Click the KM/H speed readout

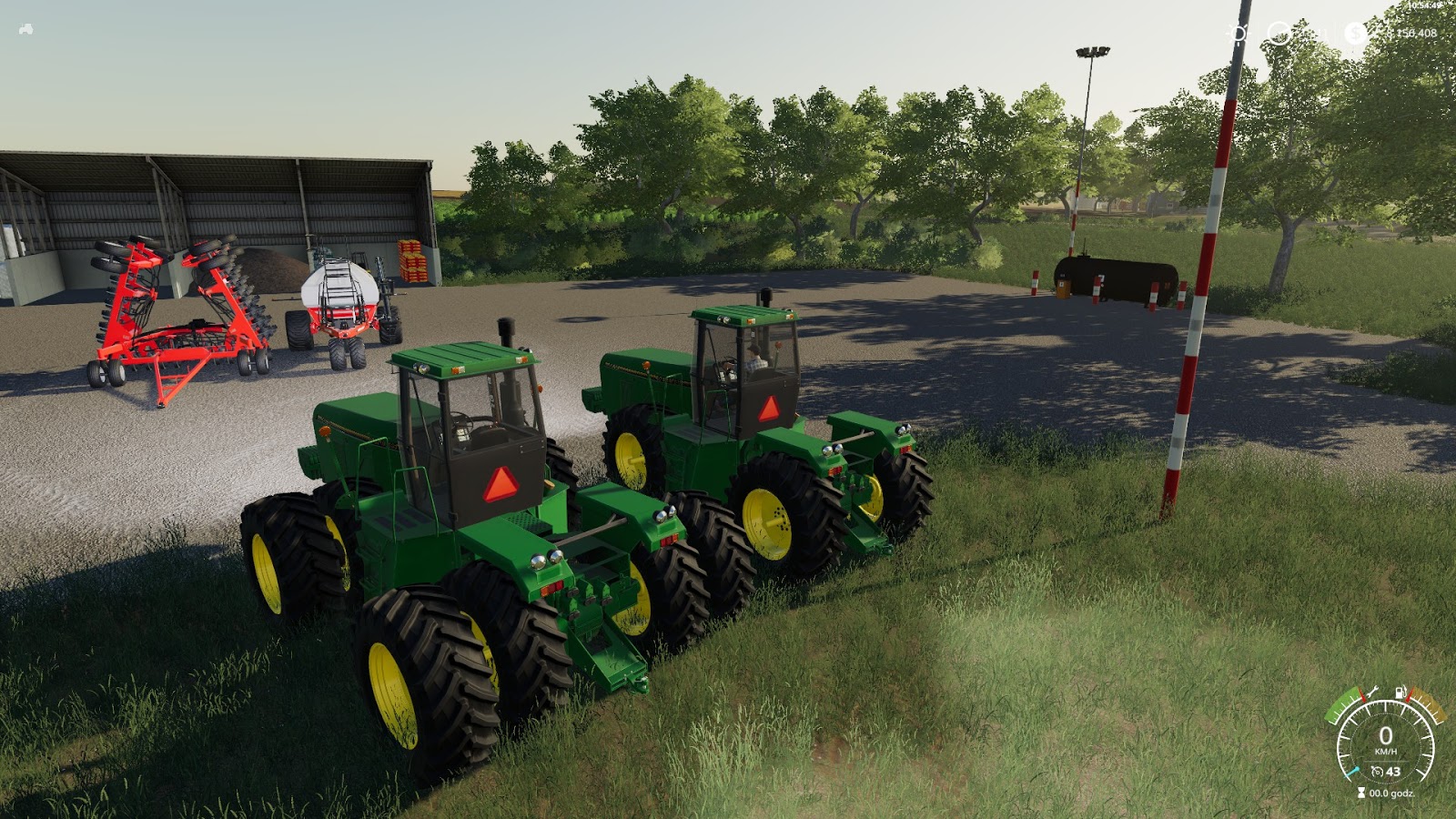(x=1385, y=751)
